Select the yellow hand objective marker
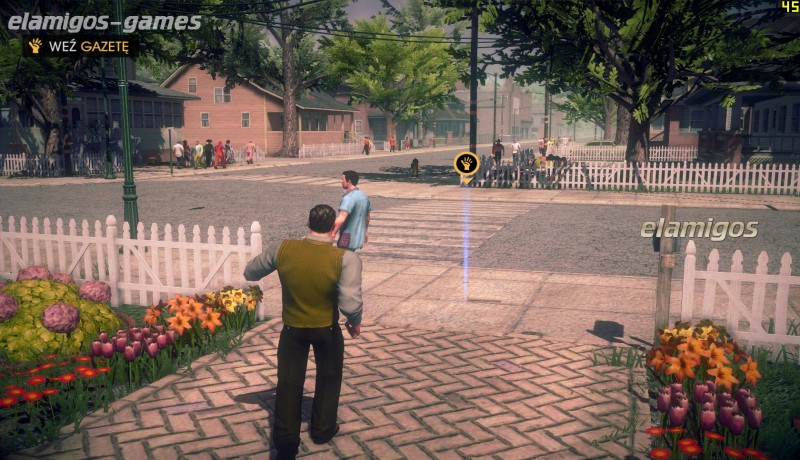 tap(466, 163)
